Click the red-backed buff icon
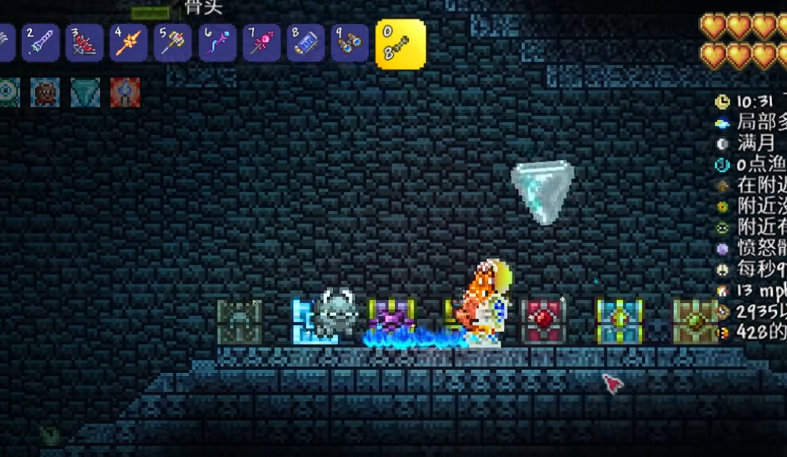Screen dimensions: 787x457 coord(125,93)
